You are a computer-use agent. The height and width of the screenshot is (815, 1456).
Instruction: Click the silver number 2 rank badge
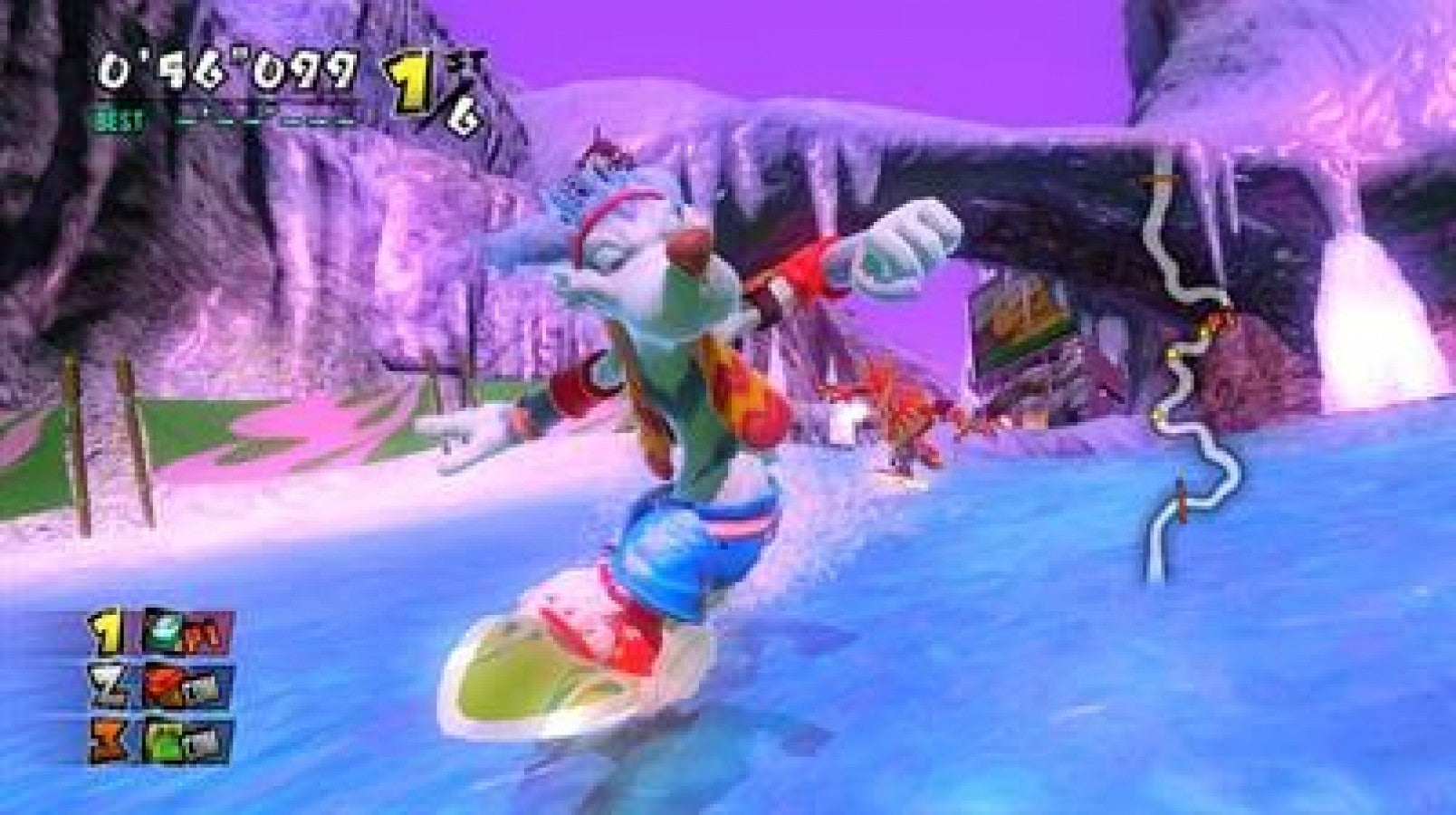click(107, 686)
